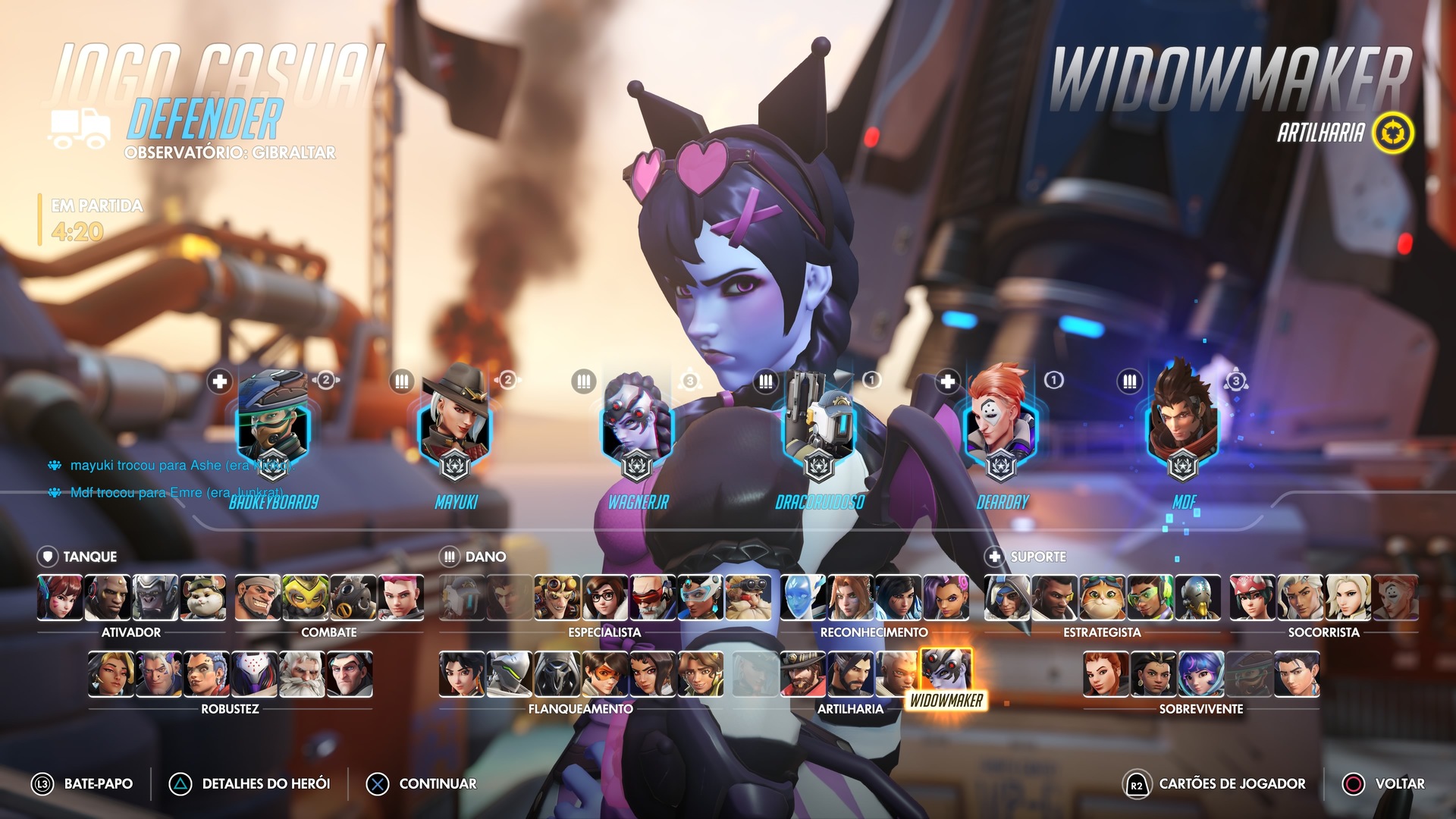Select the highlighted Widowmaker portrait

(946, 670)
